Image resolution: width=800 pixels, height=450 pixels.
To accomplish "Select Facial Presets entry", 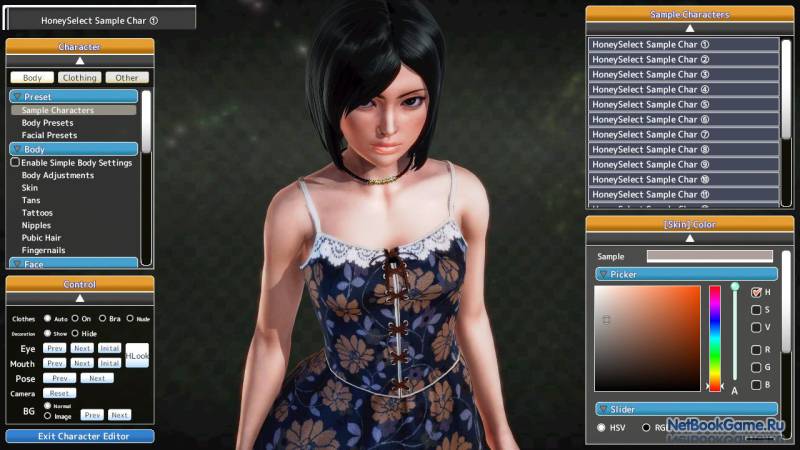I will (49, 135).
